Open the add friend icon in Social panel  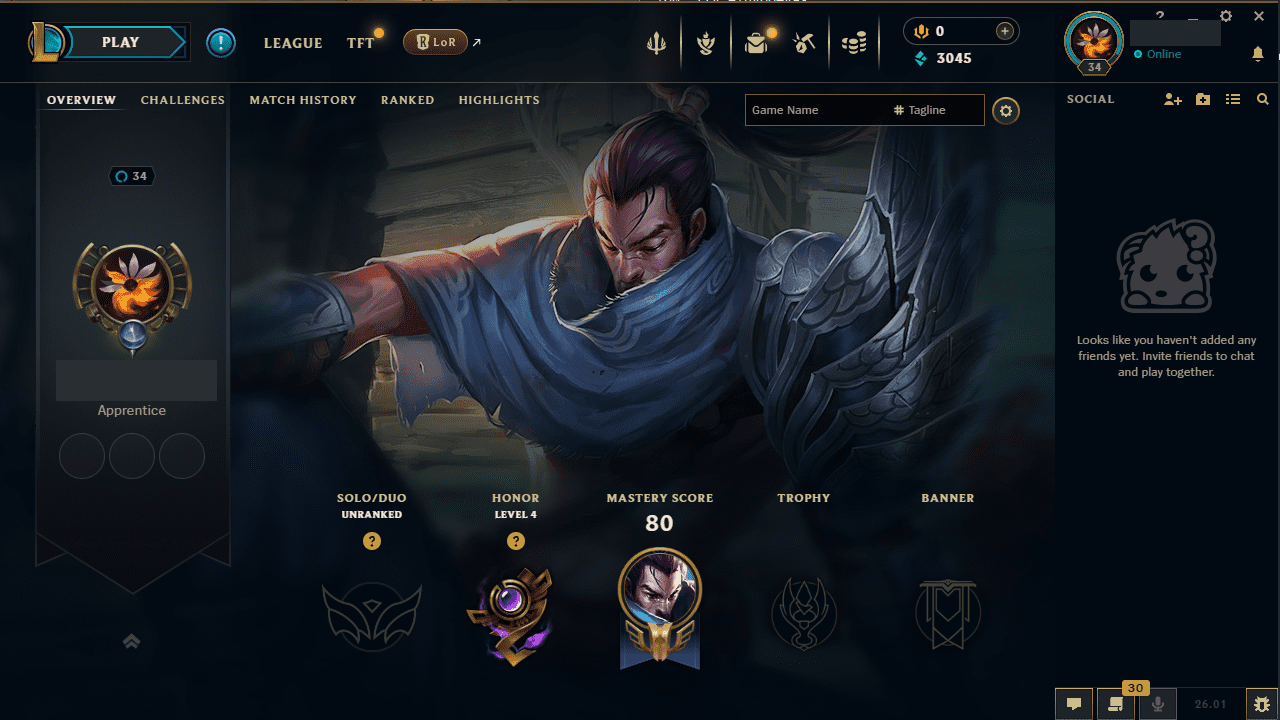1172,99
